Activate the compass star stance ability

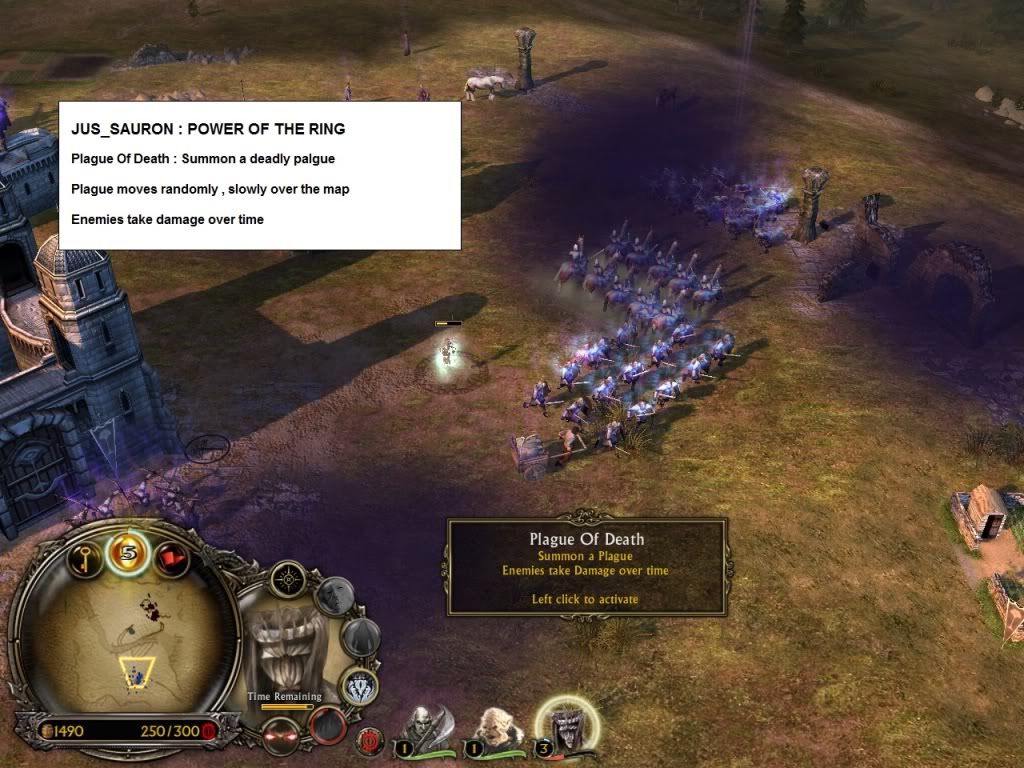[288, 579]
